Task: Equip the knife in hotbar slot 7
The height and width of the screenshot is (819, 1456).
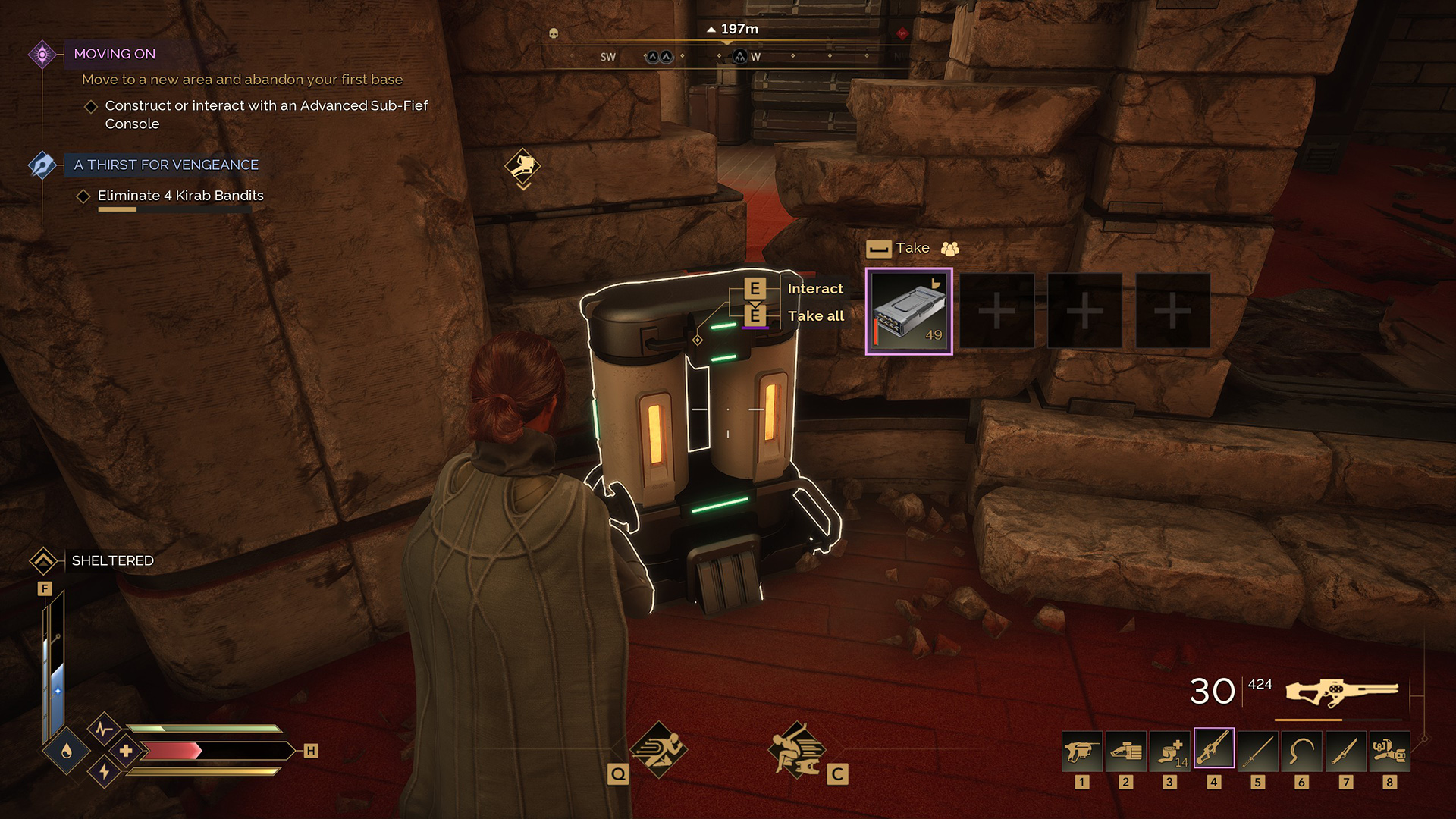Action: 1346,751
